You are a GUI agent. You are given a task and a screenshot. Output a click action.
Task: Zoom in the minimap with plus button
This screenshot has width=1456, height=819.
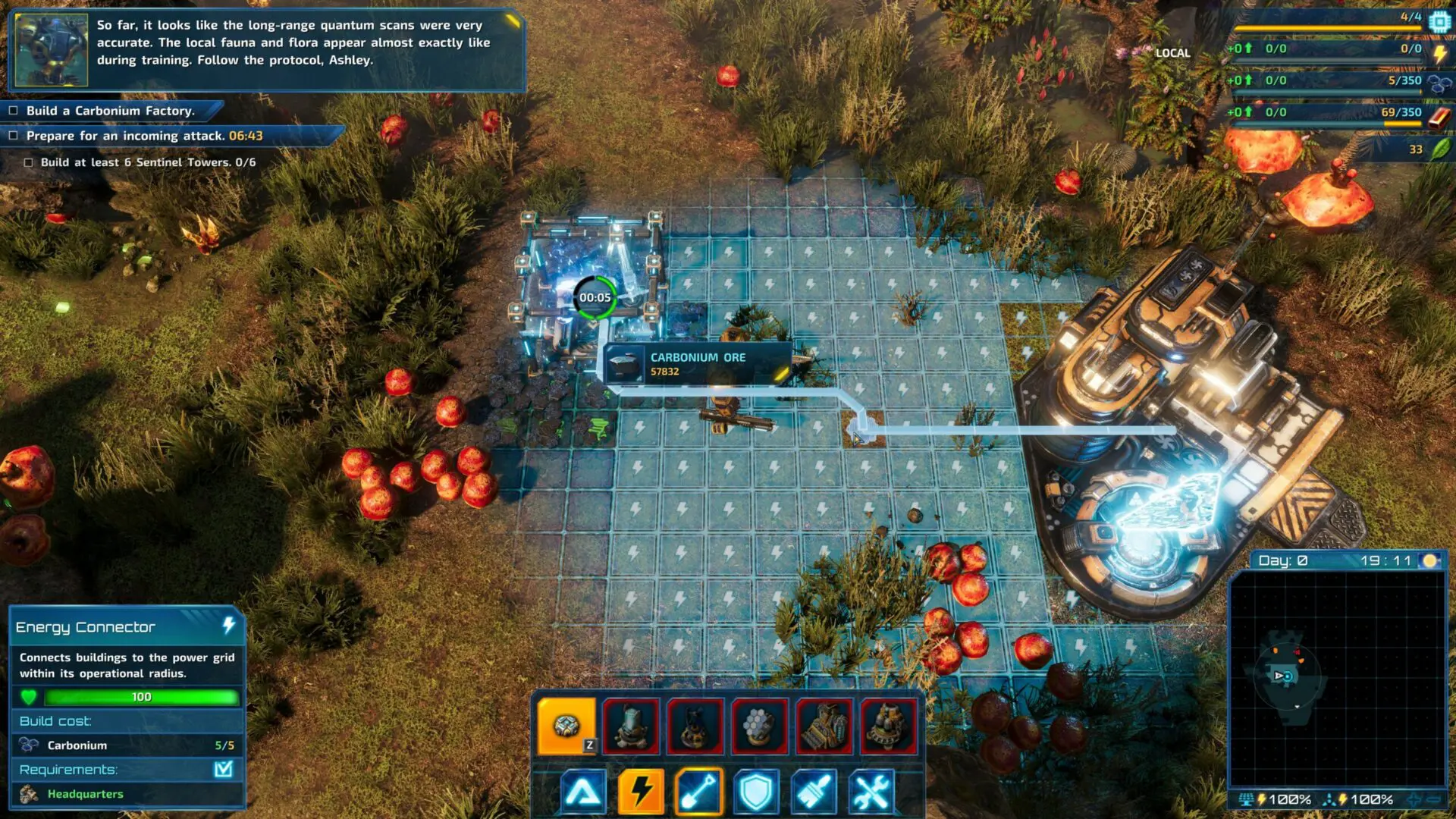(1415, 799)
